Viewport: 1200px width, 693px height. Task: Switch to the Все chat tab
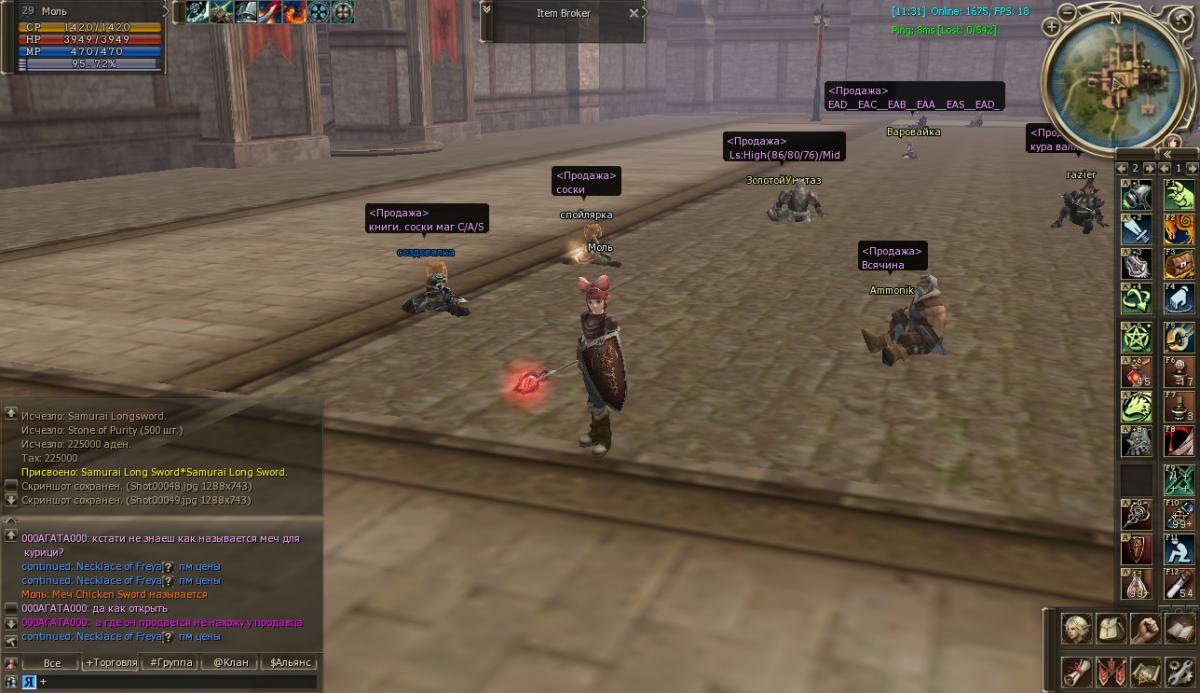52,662
